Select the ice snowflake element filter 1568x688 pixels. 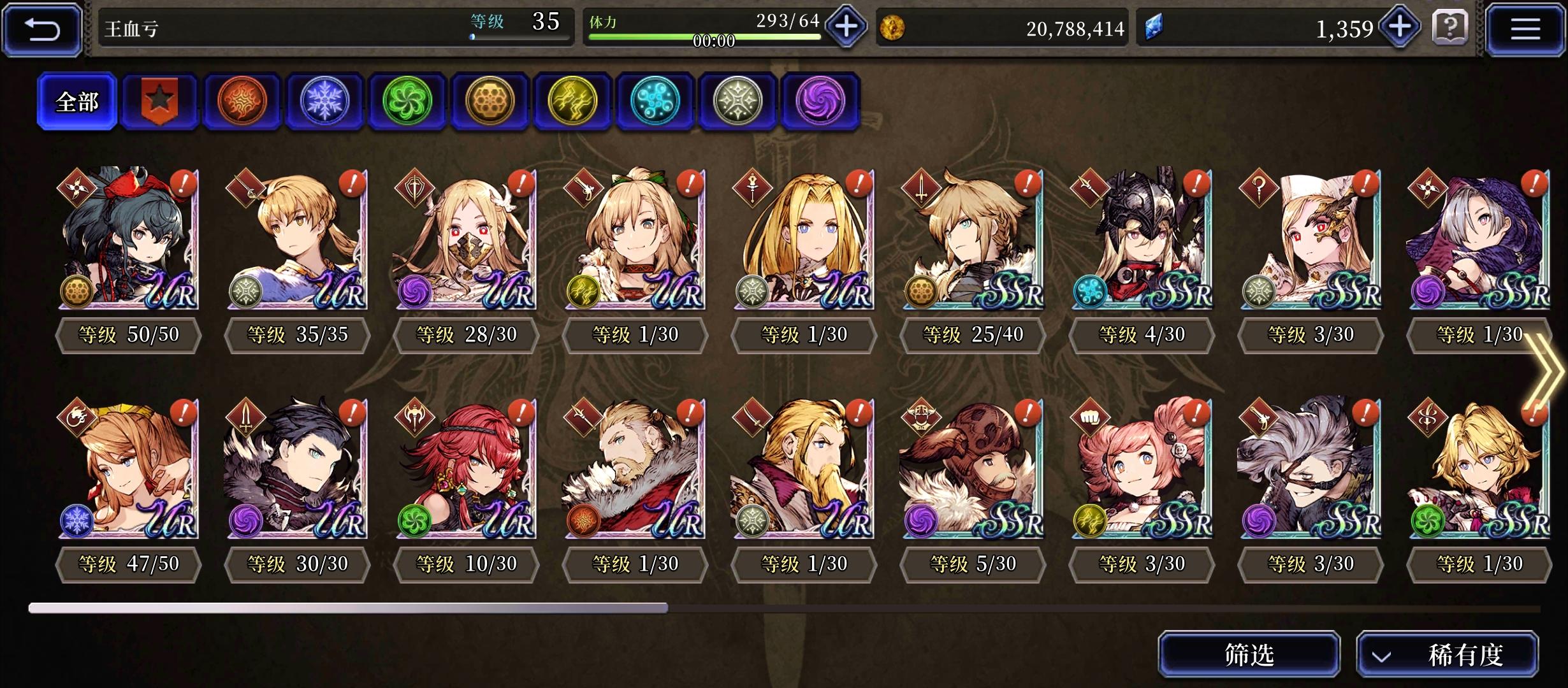(x=324, y=101)
